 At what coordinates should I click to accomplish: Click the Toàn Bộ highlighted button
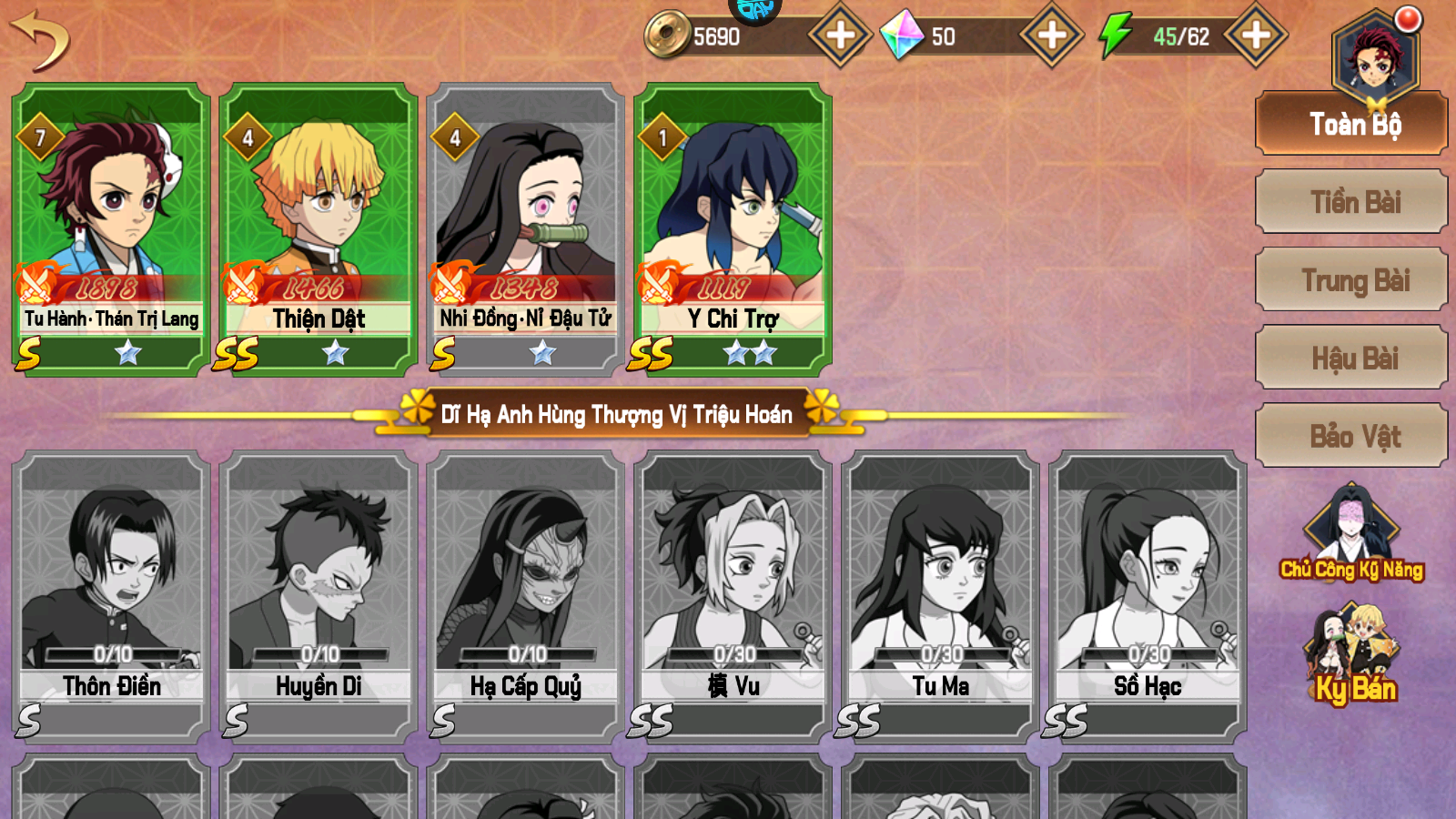(x=1350, y=125)
